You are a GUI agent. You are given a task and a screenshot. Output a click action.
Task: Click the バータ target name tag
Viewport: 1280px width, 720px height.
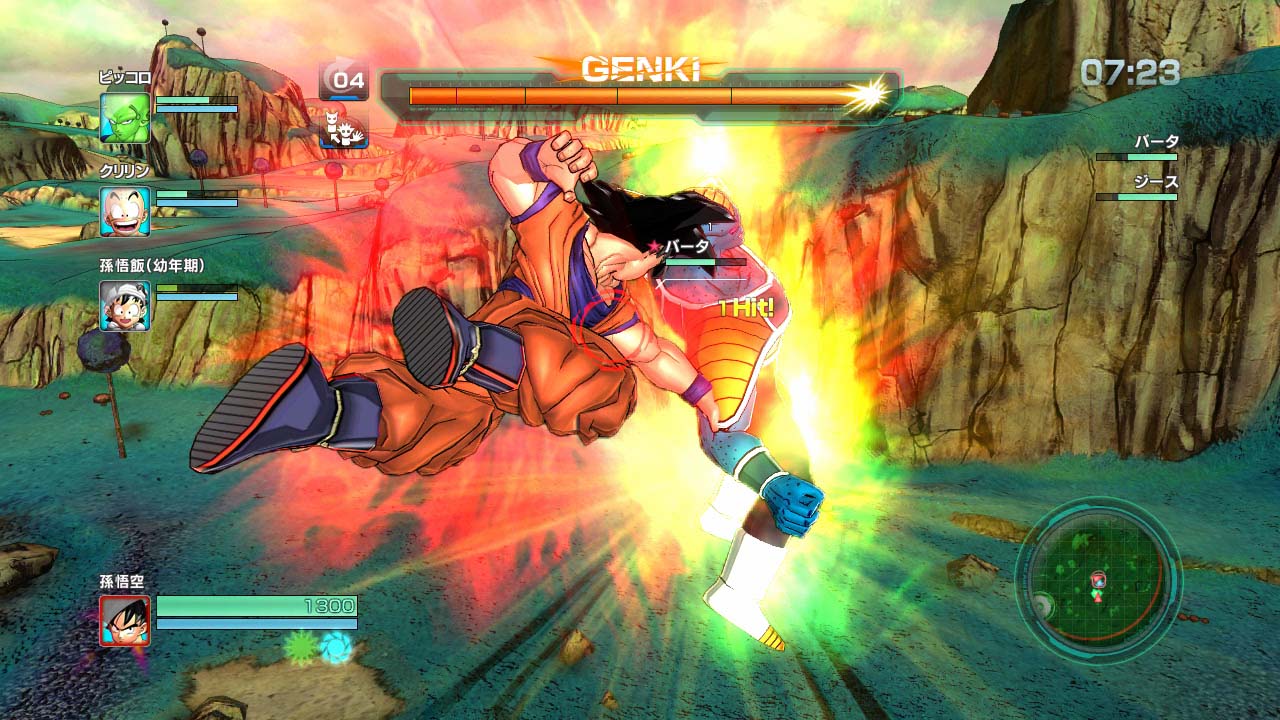687,246
